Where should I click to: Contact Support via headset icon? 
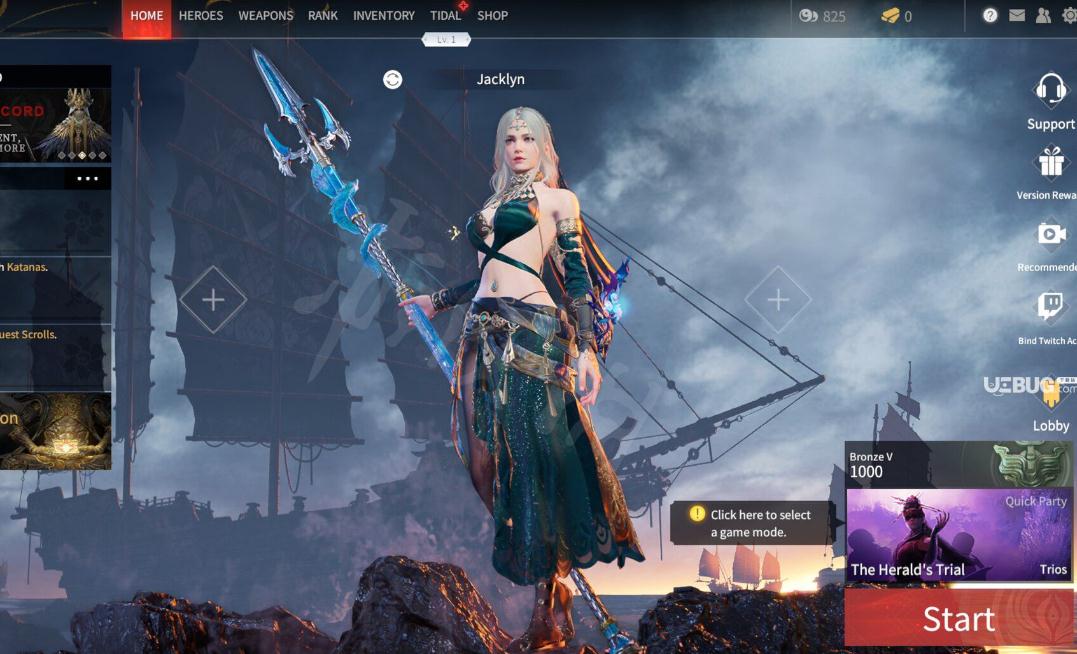[x=1051, y=91]
